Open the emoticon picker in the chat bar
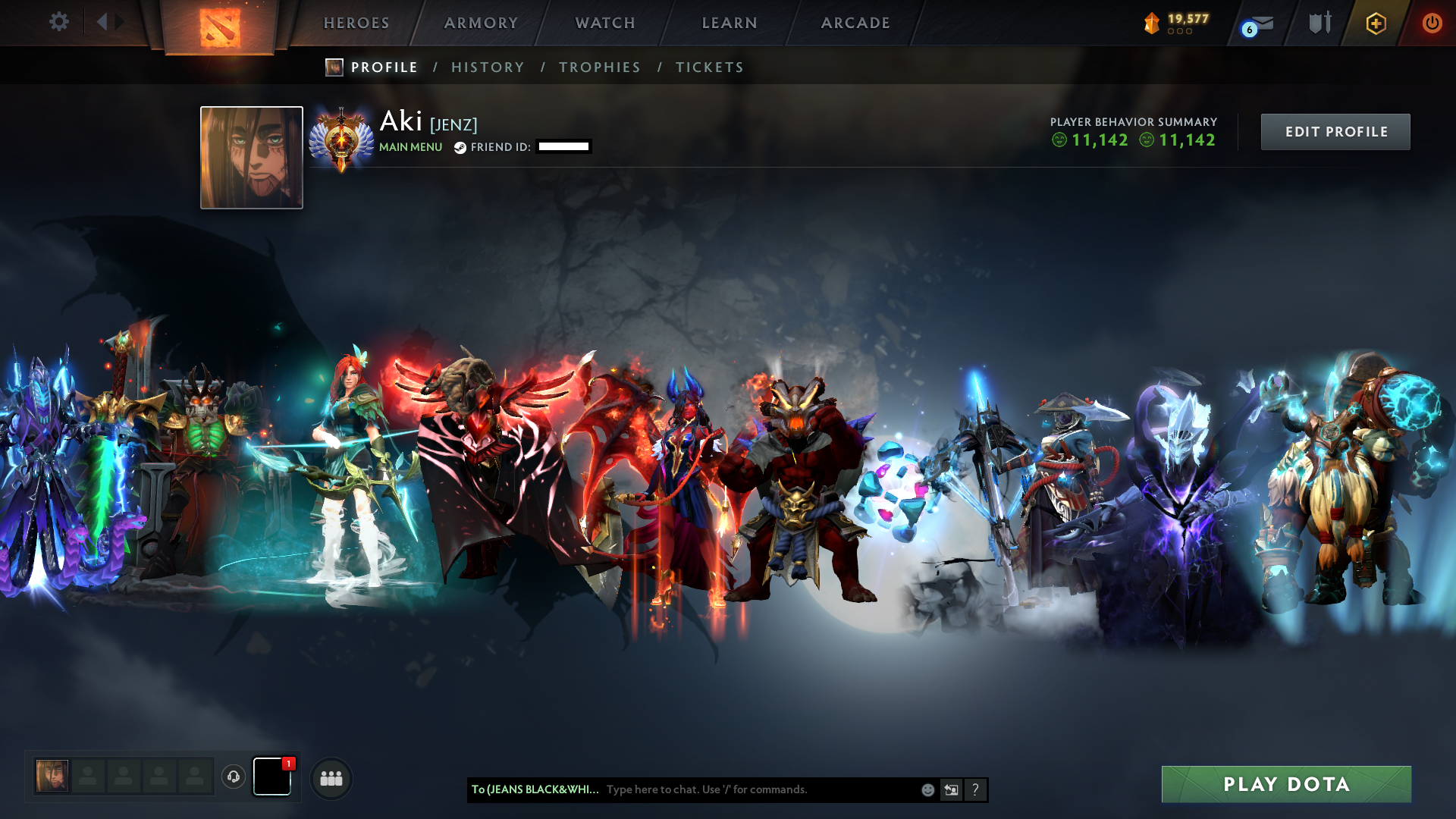Screen dimensions: 1456x819 pyautogui.click(x=927, y=789)
